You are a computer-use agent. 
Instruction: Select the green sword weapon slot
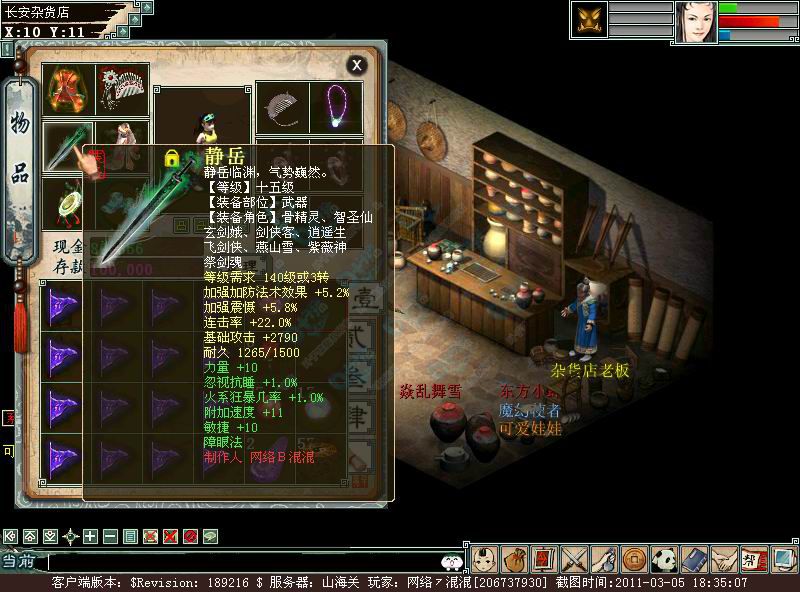pos(68,146)
